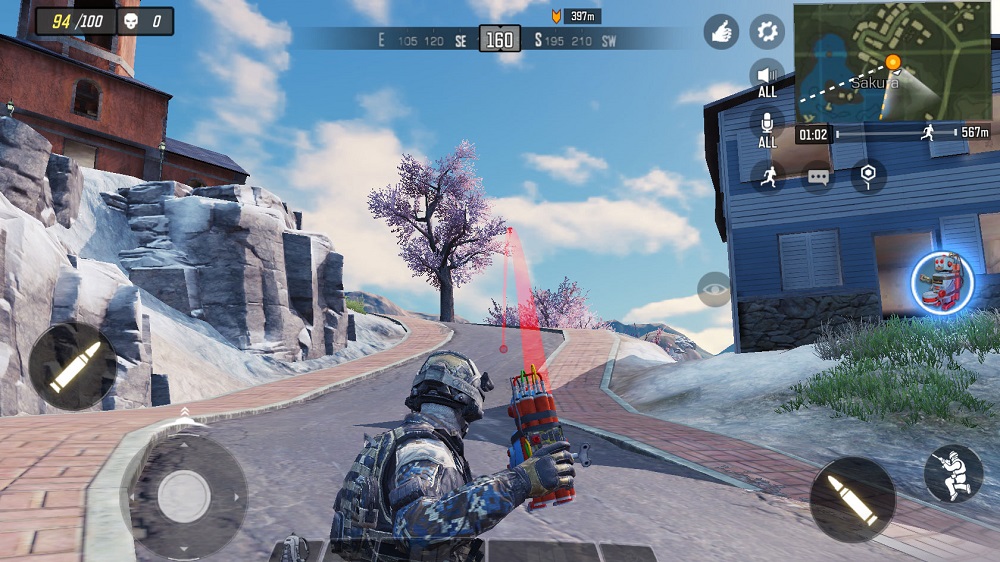This screenshot has height=562, width=1000.
Task: Open the Sakura minimap
Action: pyautogui.click(x=892, y=62)
